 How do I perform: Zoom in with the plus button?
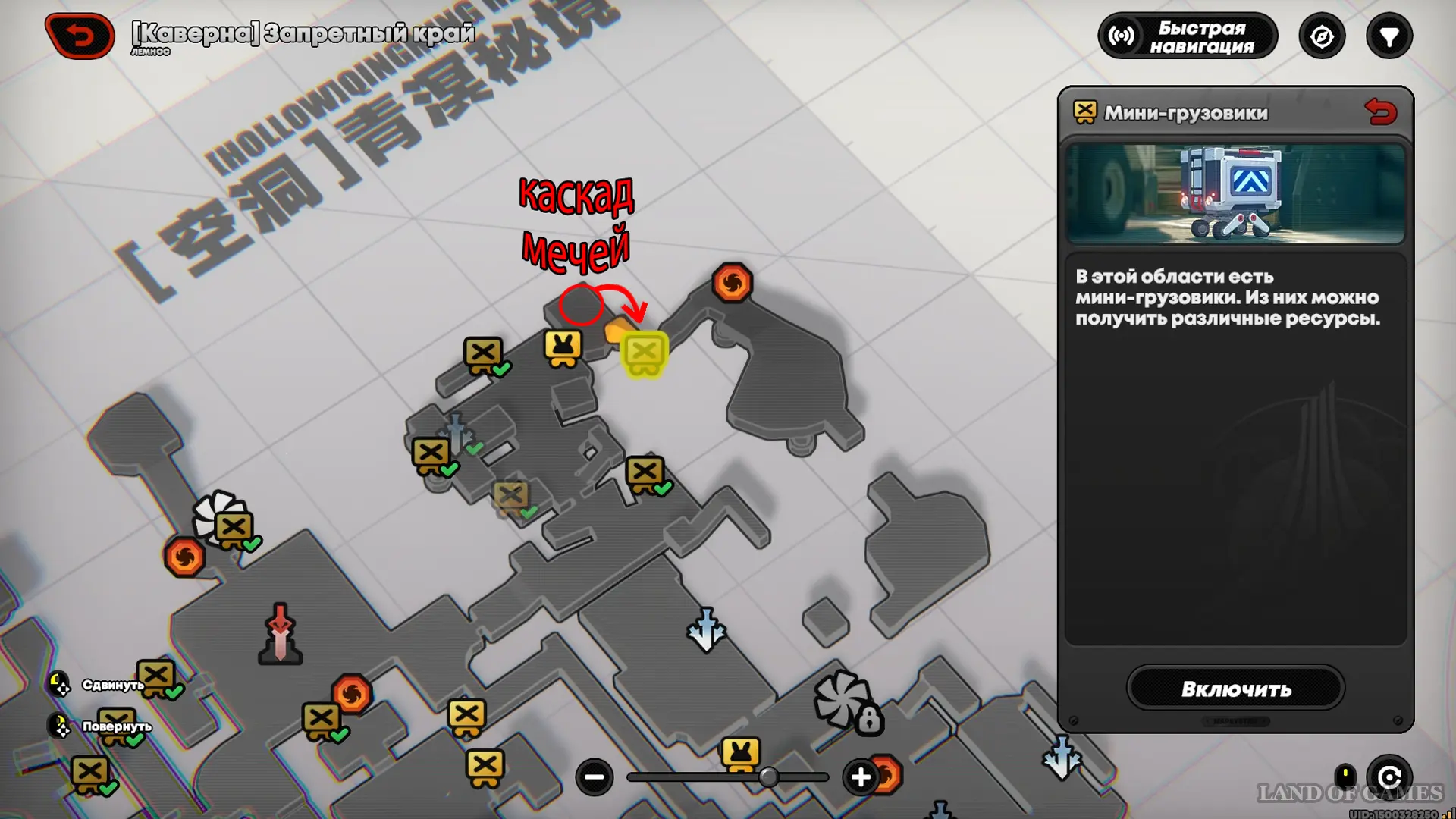[x=861, y=777]
